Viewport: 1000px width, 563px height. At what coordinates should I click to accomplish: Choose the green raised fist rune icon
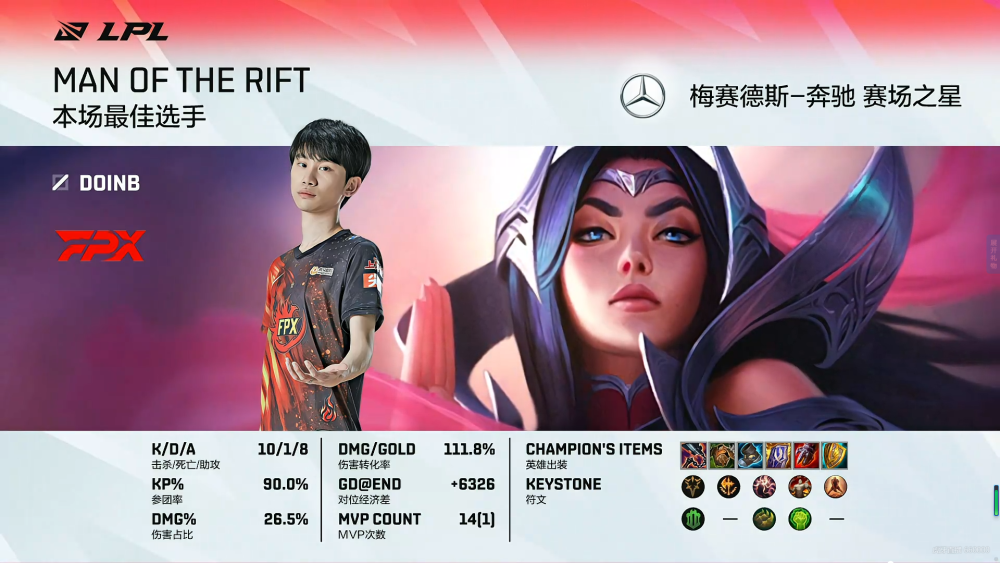coord(799,519)
